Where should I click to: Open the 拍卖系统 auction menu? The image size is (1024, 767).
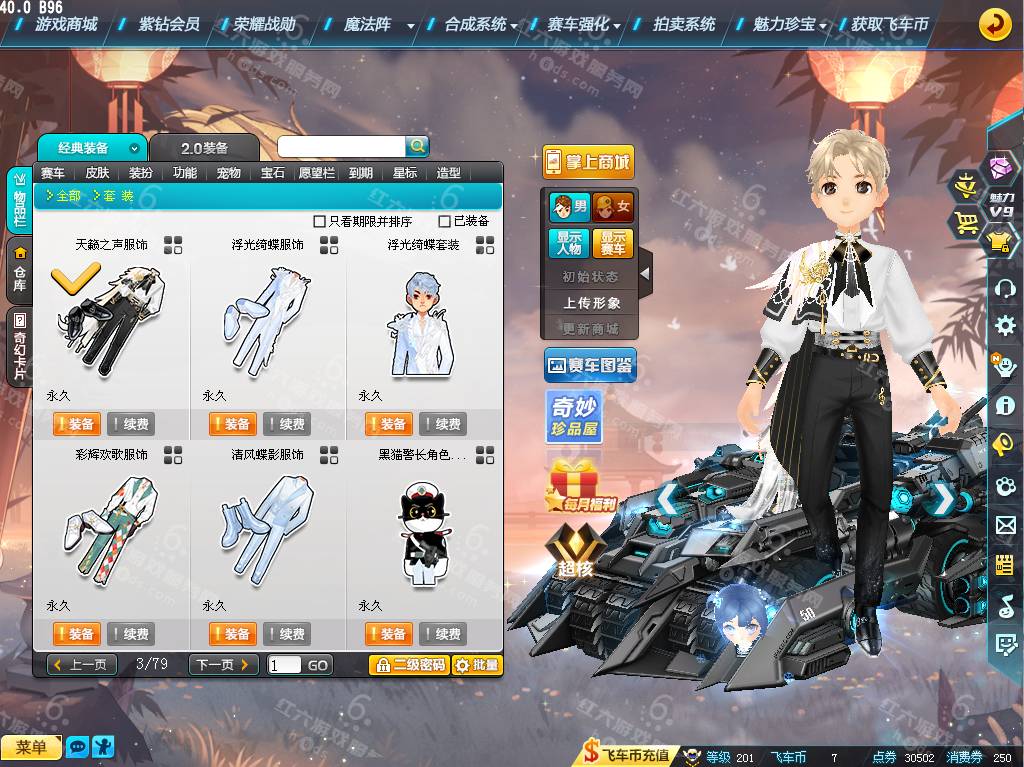pos(684,24)
